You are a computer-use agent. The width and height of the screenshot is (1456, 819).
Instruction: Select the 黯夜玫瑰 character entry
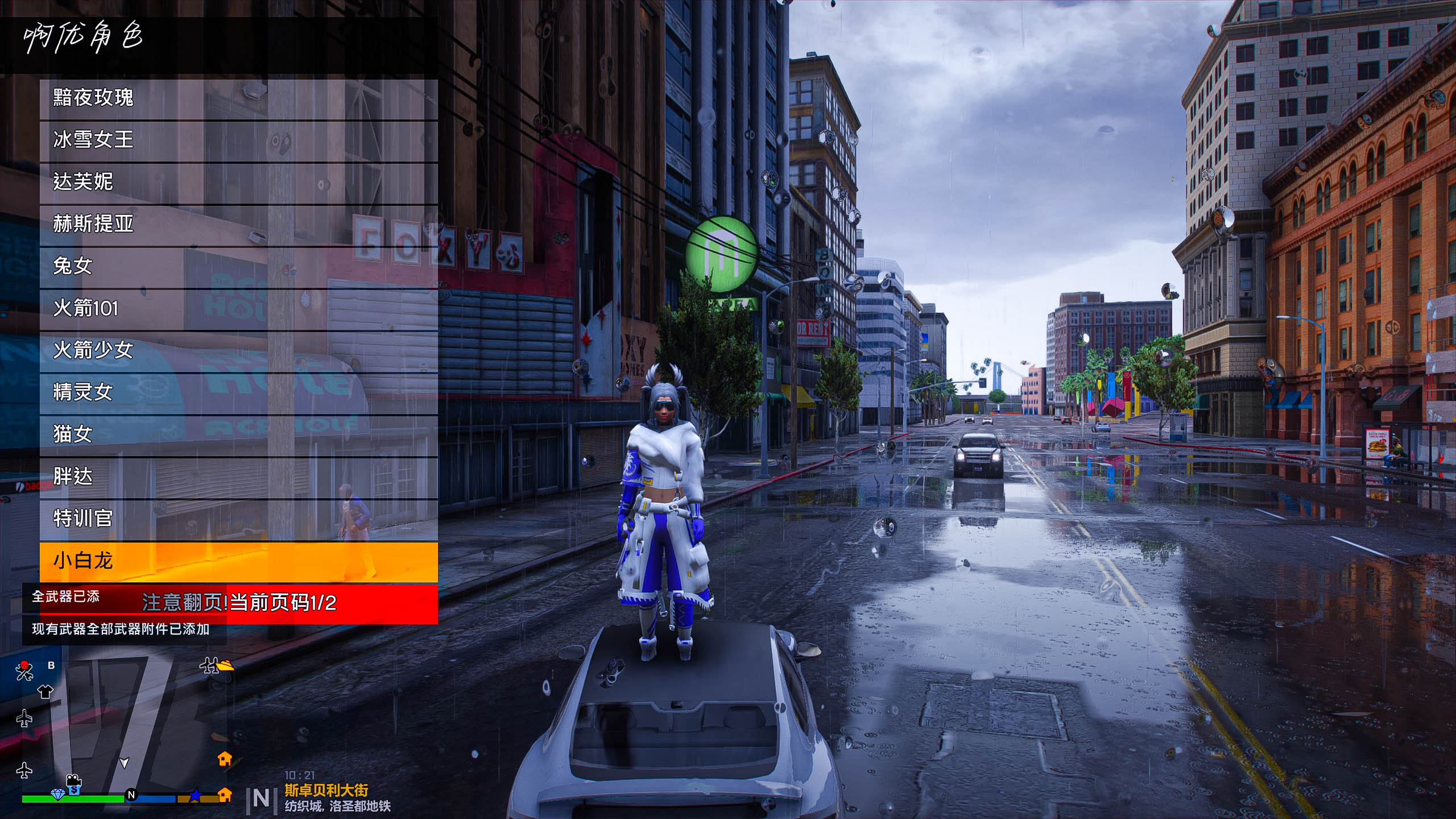click(x=239, y=98)
